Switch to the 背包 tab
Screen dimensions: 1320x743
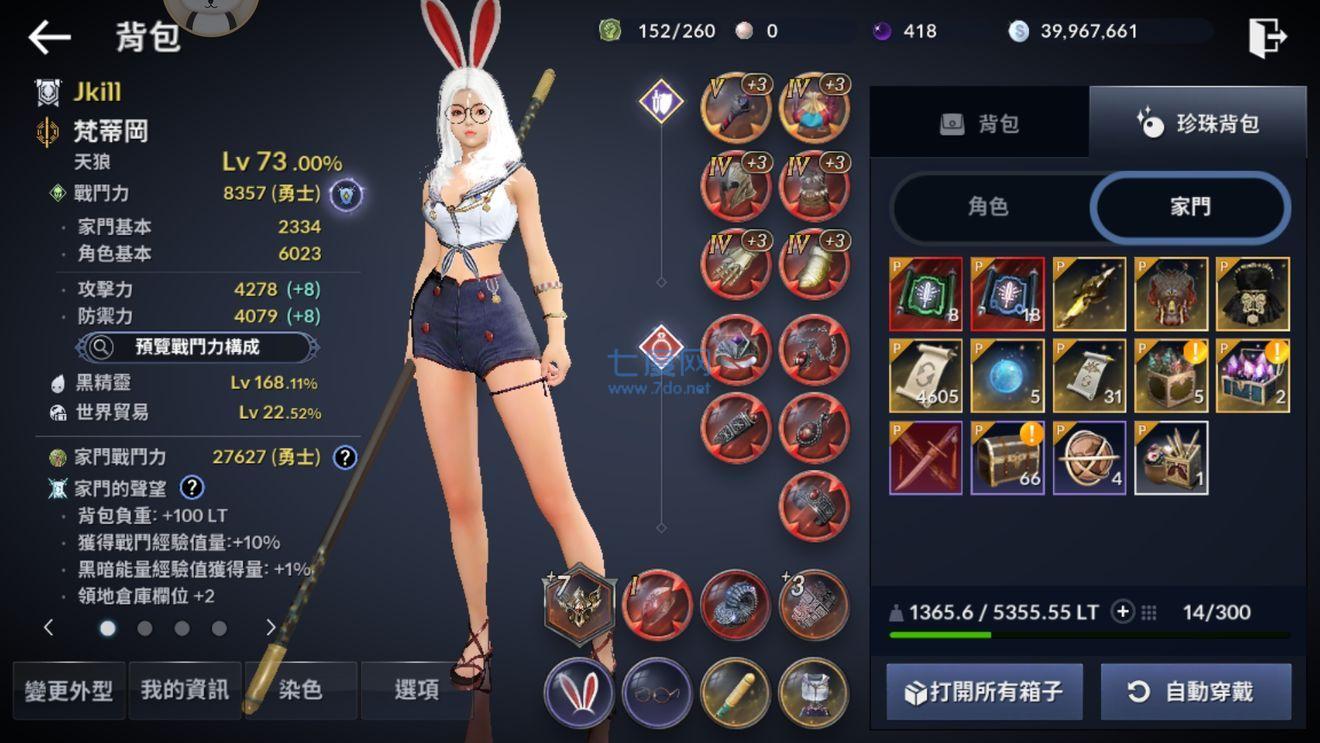click(979, 122)
